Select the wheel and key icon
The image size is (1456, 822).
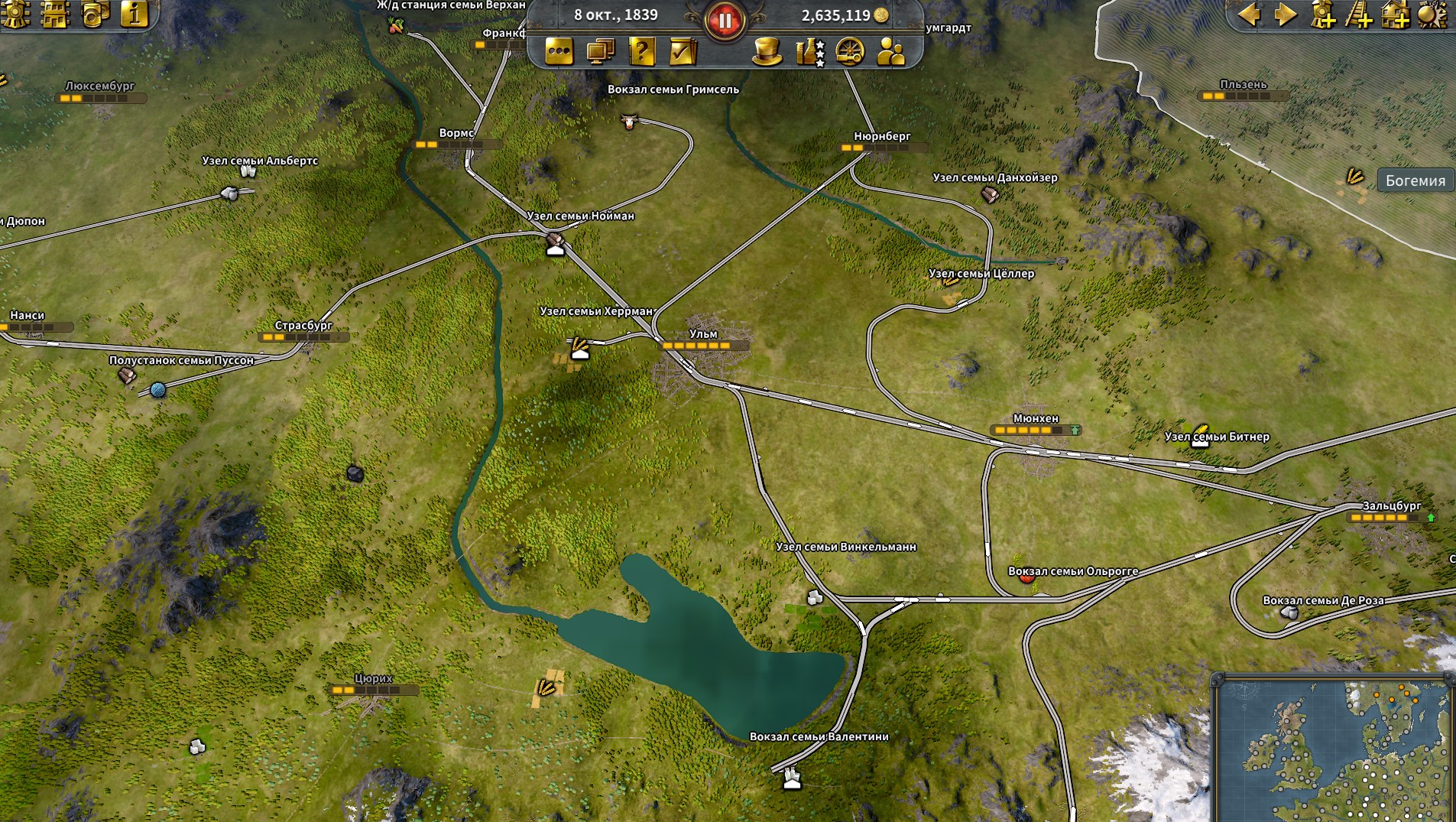[850, 51]
